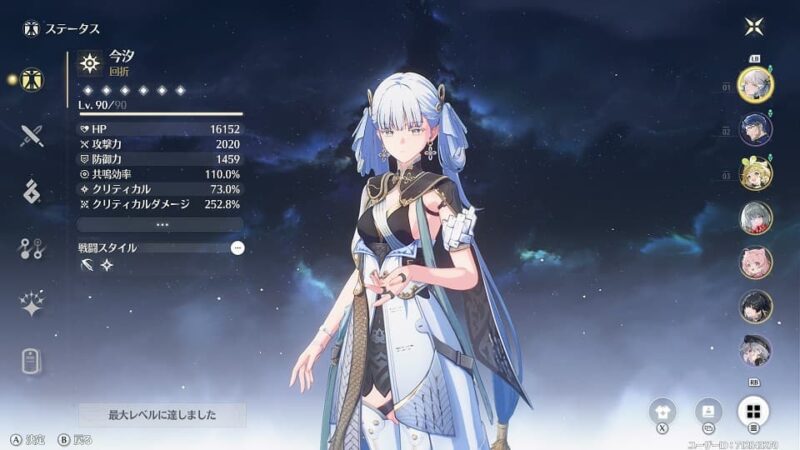Open the Echoes tab in the left sidebar
This screenshot has width=800, height=450.
[x=32, y=192]
